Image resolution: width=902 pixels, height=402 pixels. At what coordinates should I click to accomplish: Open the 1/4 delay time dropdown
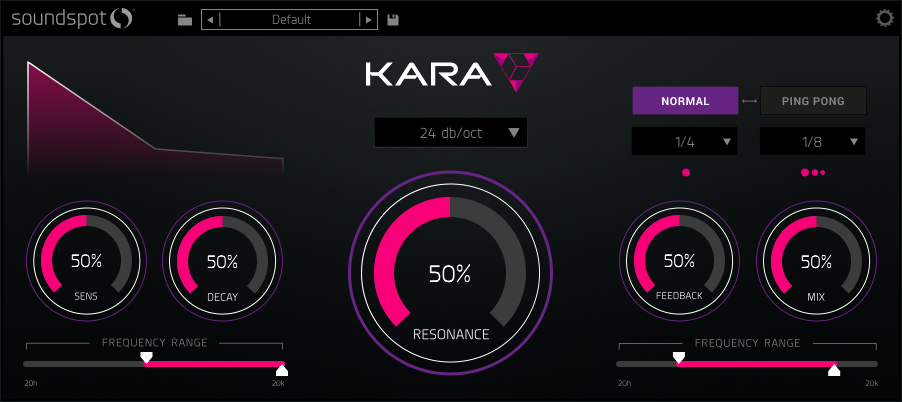pos(685,142)
